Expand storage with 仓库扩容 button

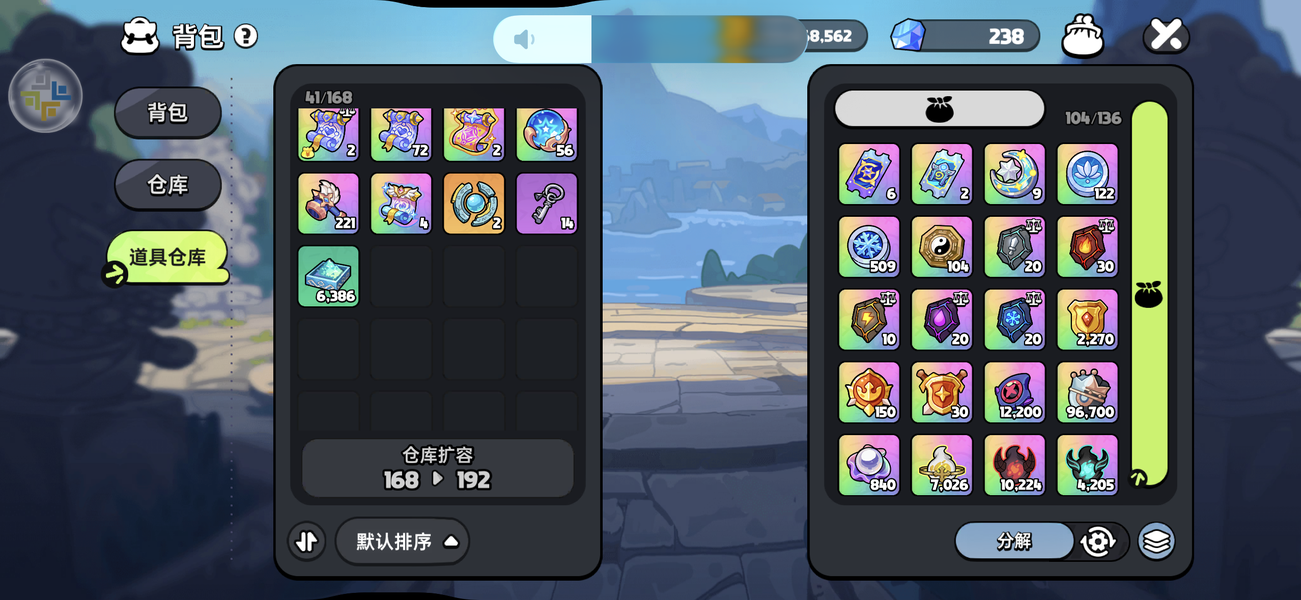pos(438,468)
